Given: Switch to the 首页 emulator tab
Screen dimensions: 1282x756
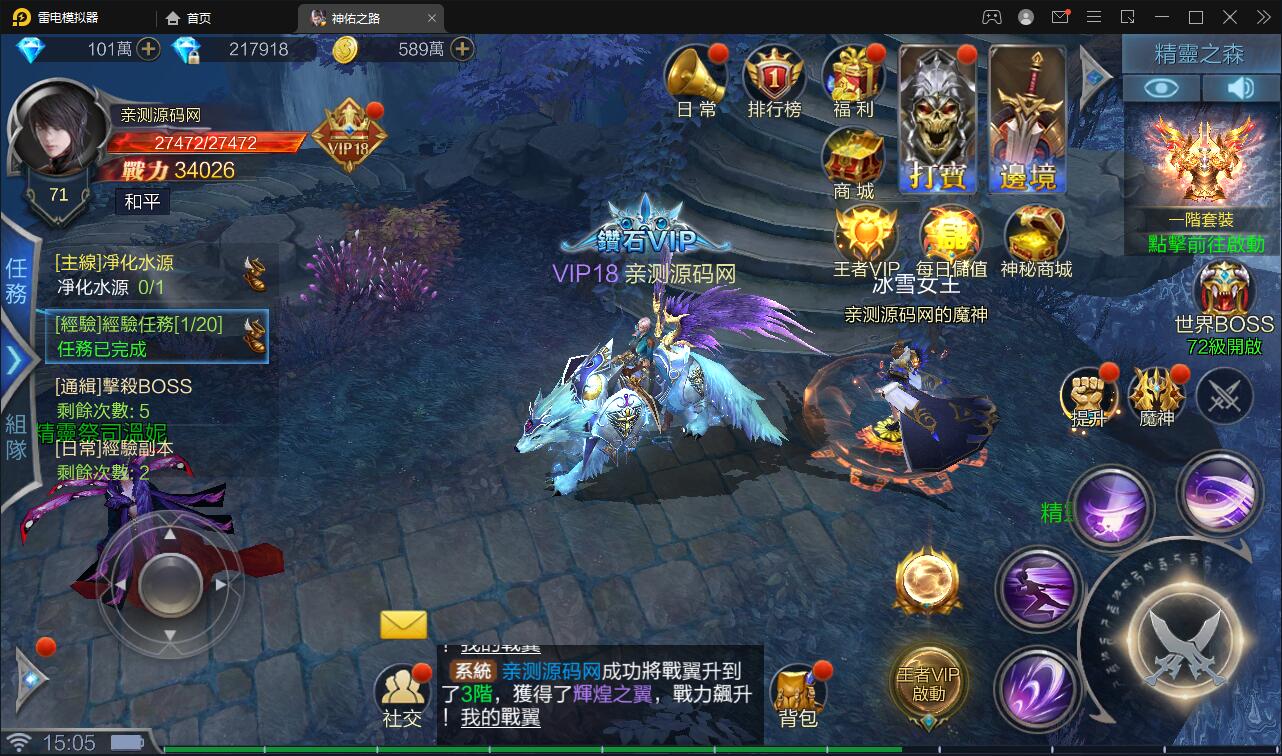Looking at the screenshot, I should tap(188, 17).
